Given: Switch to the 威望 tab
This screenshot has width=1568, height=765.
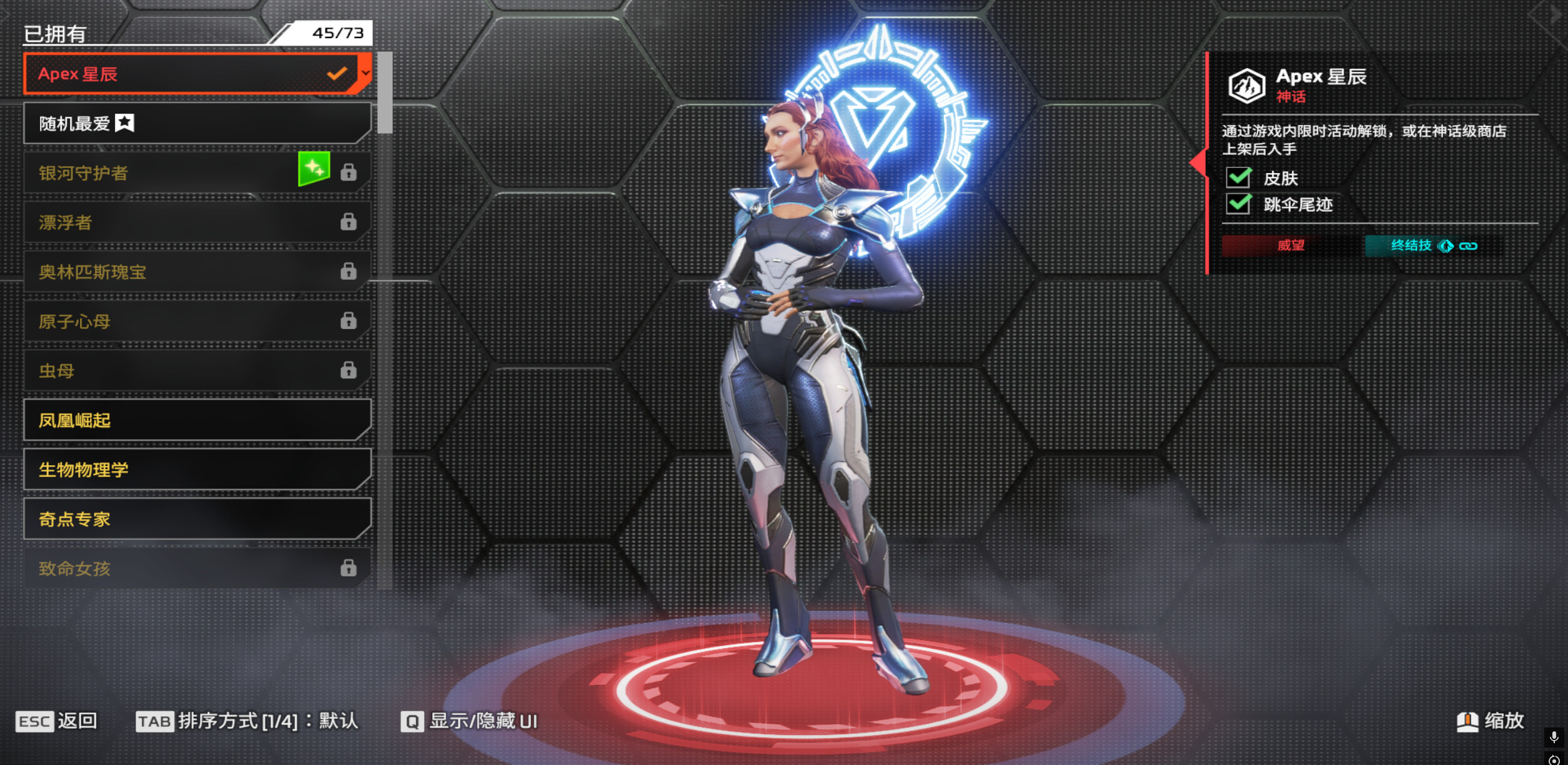Looking at the screenshot, I should [1291, 245].
